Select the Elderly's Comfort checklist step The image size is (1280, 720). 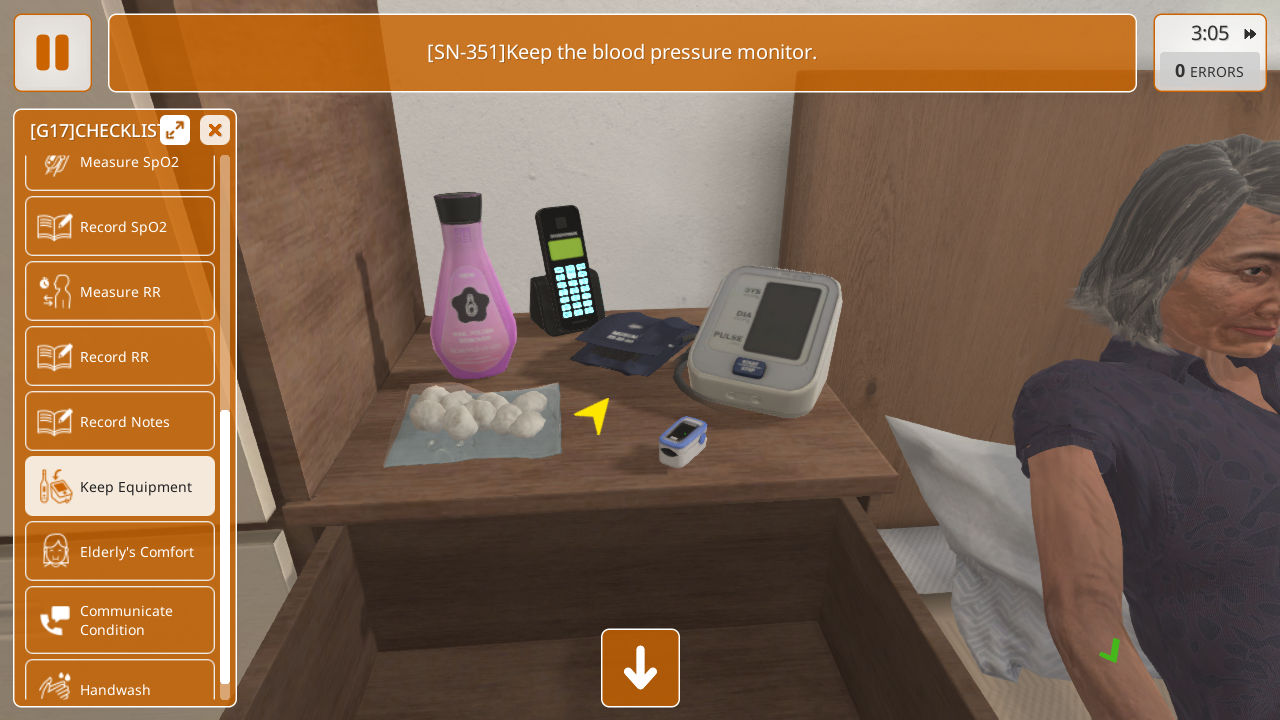click(120, 551)
